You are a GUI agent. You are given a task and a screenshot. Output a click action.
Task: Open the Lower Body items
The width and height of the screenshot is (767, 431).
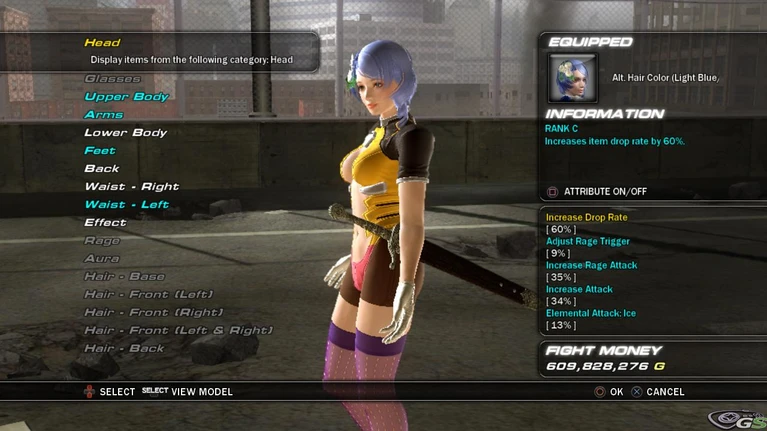tap(125, 133)
